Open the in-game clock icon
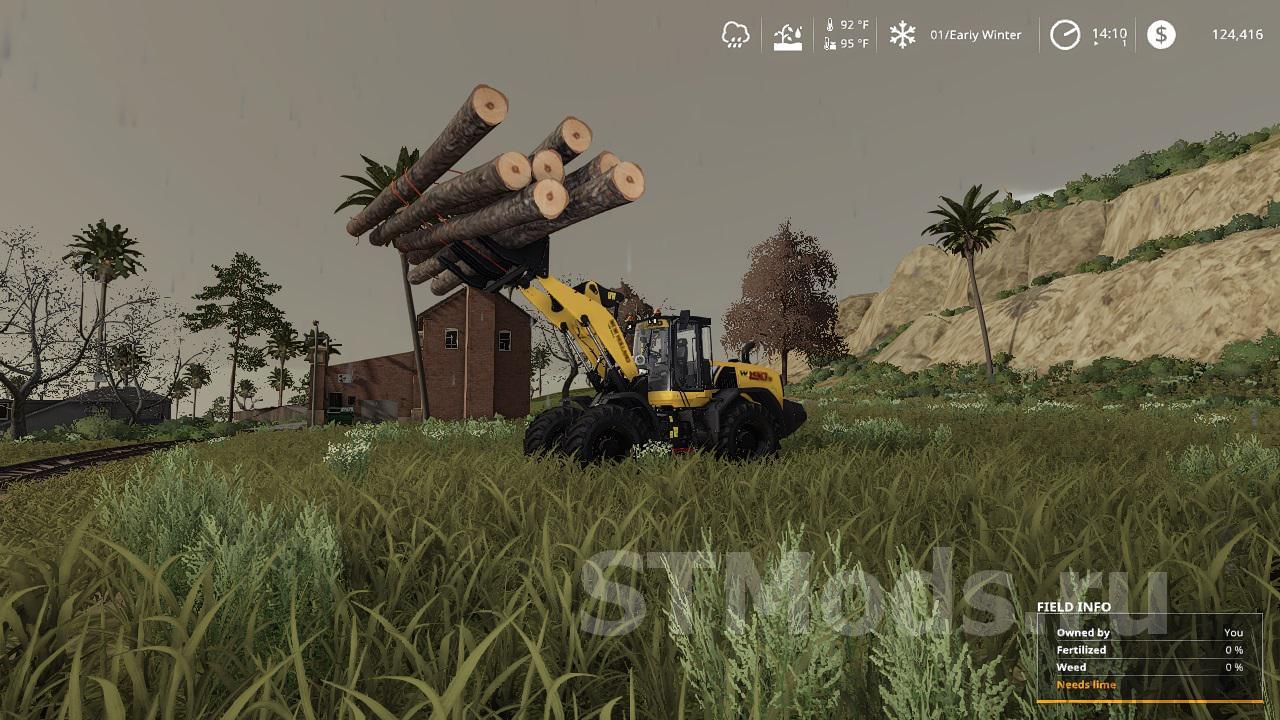This screenshot has height=720, width=1280. [1066, 33]
